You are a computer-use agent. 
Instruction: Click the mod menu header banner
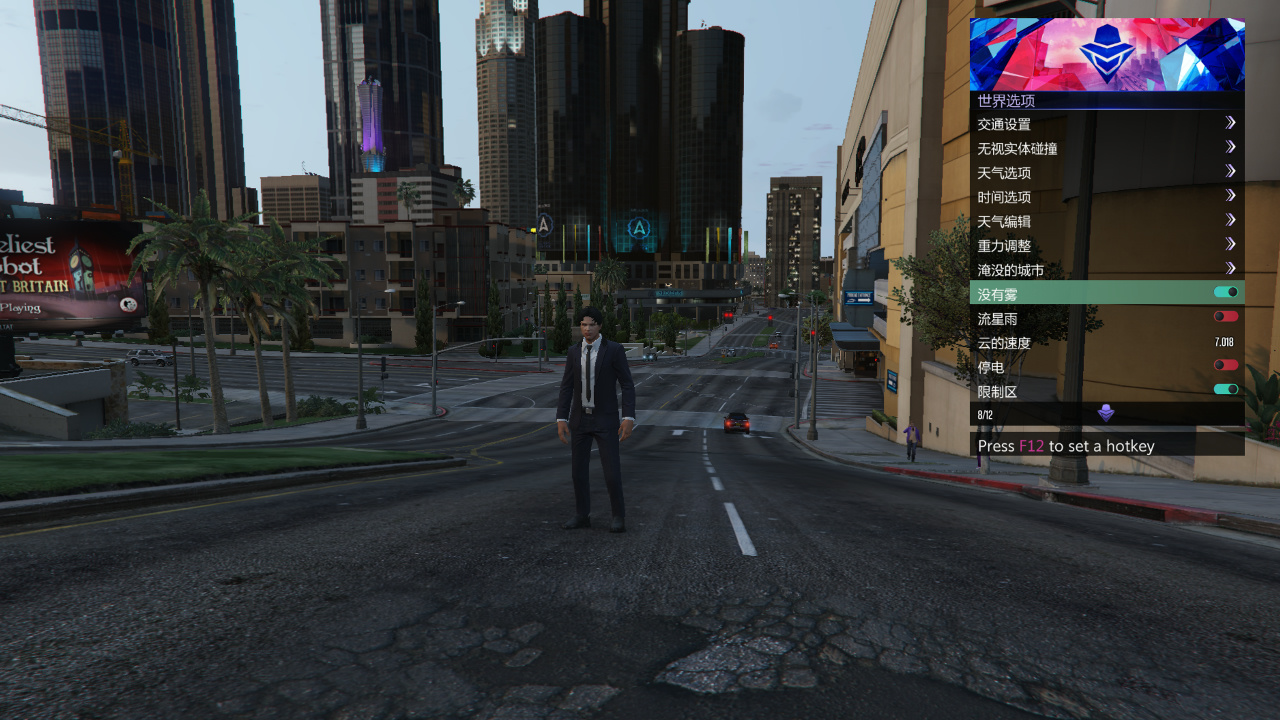tap(1106, 54)
